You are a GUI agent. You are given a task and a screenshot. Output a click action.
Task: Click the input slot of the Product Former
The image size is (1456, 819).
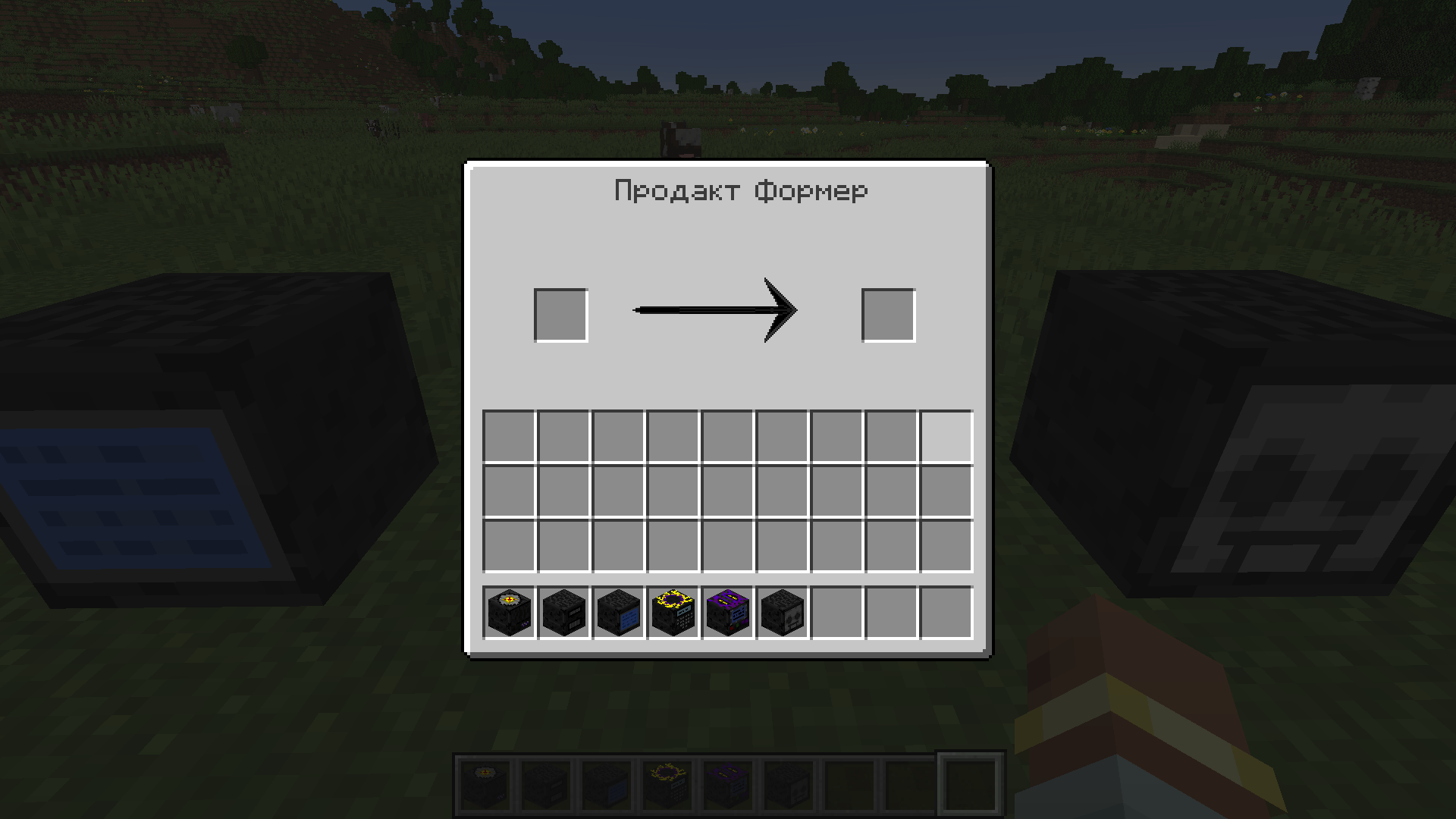561,315
